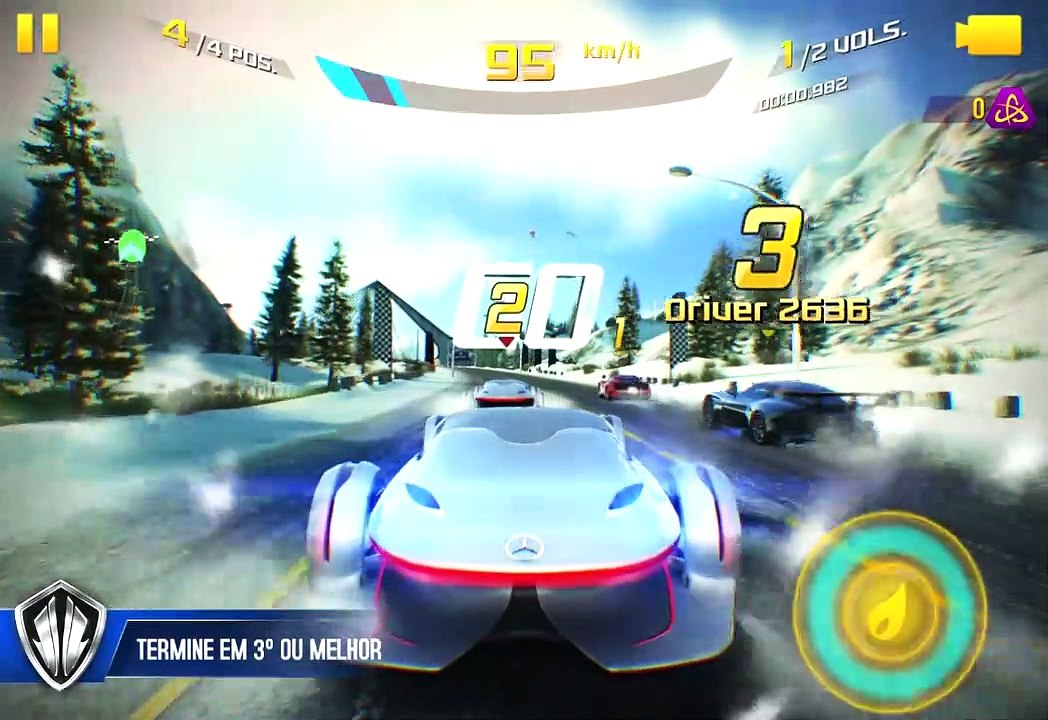Pause the race with the pause button

[x=38, y=33]
